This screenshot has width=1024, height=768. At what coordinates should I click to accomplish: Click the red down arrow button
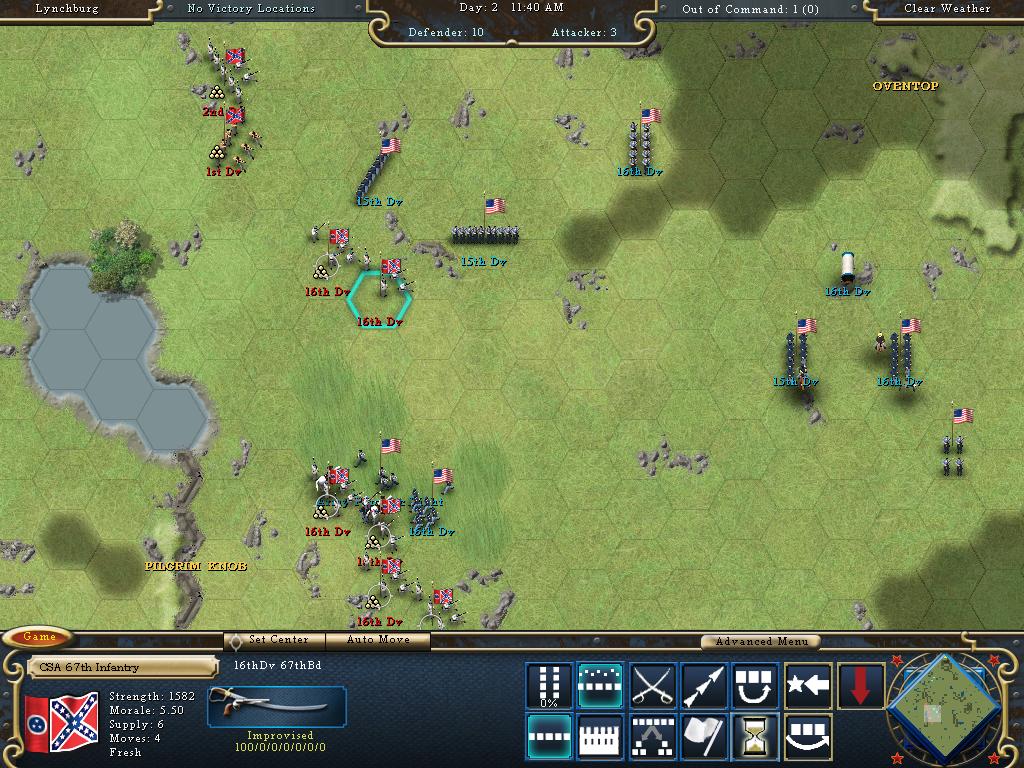[860, 686]
